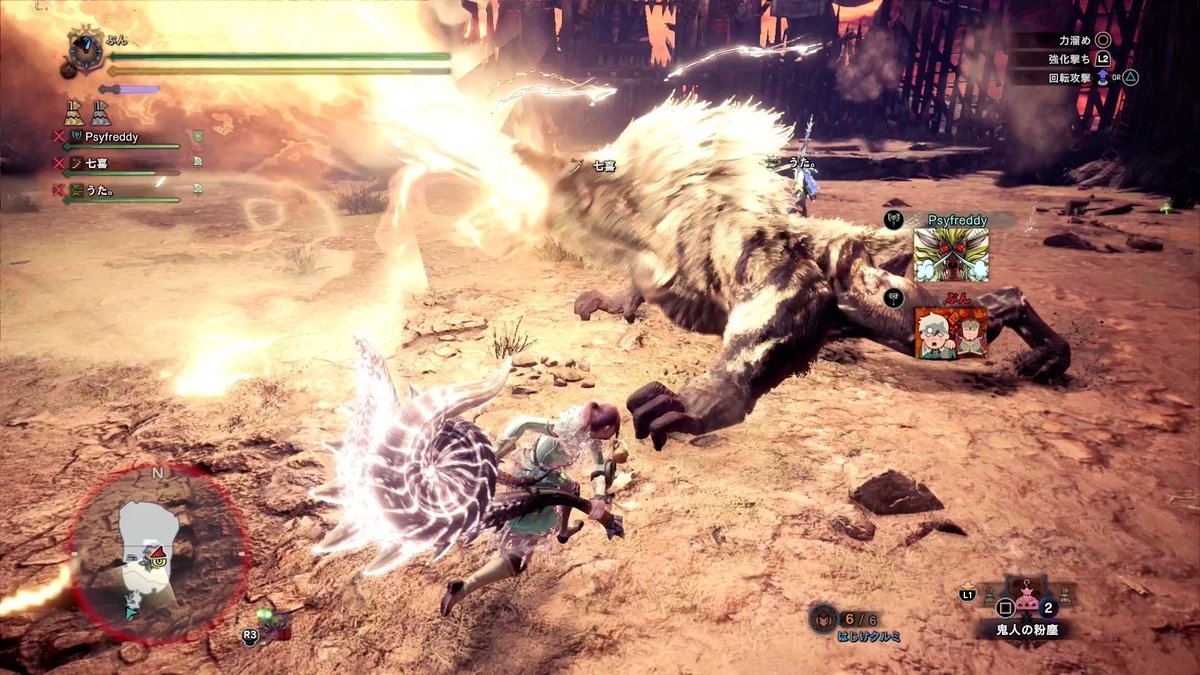Select 七喜 in the party list
Viewport: 1200px width, 675px height.
[x=98, y=161]
